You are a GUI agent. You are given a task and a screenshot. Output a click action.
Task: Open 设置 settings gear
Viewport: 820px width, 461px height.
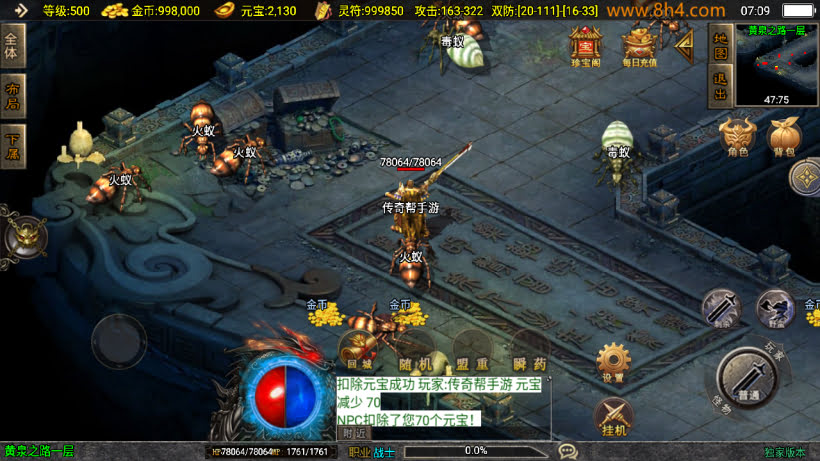click(613, 361)
